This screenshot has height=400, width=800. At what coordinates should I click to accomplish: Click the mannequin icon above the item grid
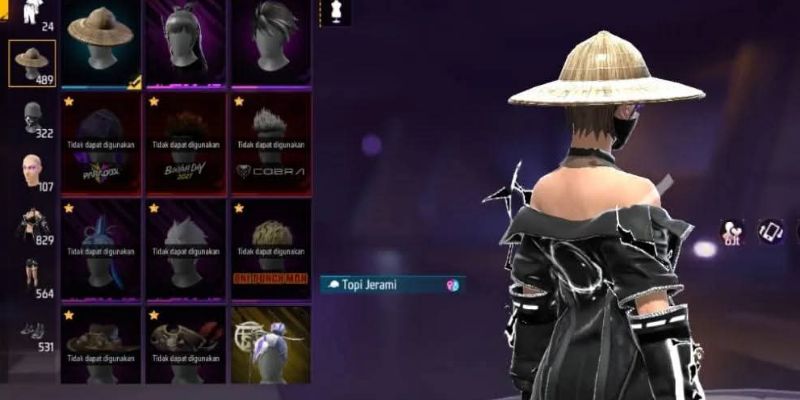pyautogui.click(x=335, y=13)
